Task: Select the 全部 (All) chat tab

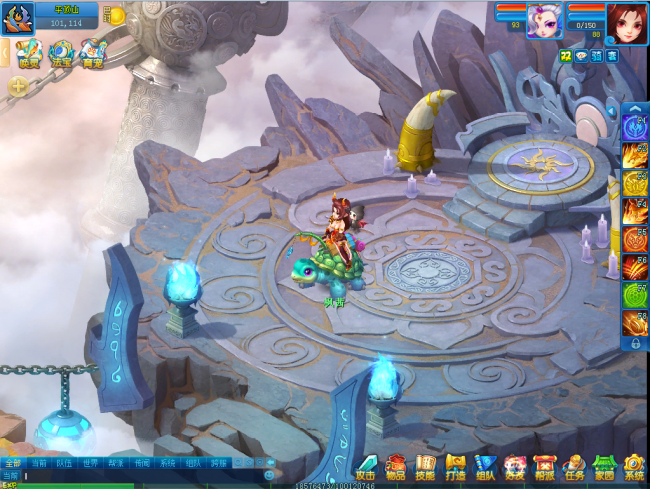Action: tap(12, 463)
